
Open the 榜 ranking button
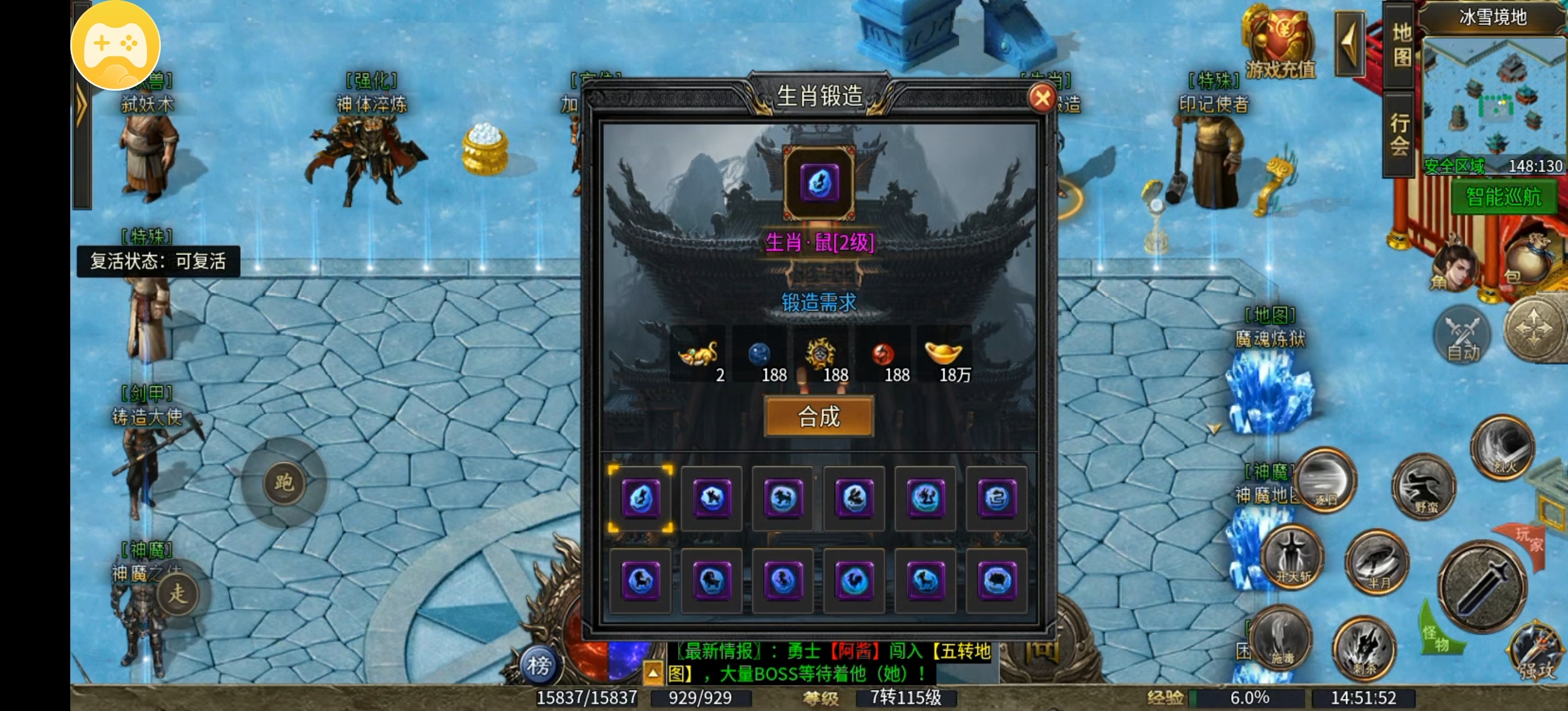click(538, 665)
